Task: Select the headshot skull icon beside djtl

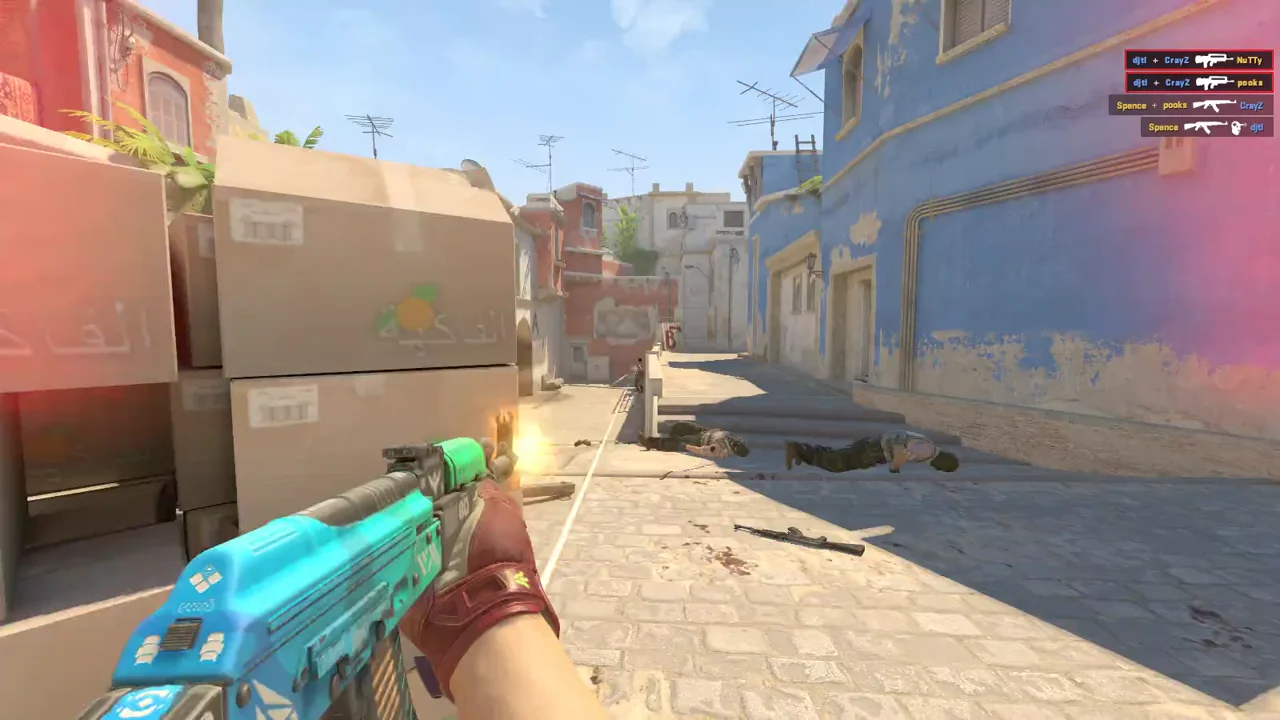Action: point(1235,128)
